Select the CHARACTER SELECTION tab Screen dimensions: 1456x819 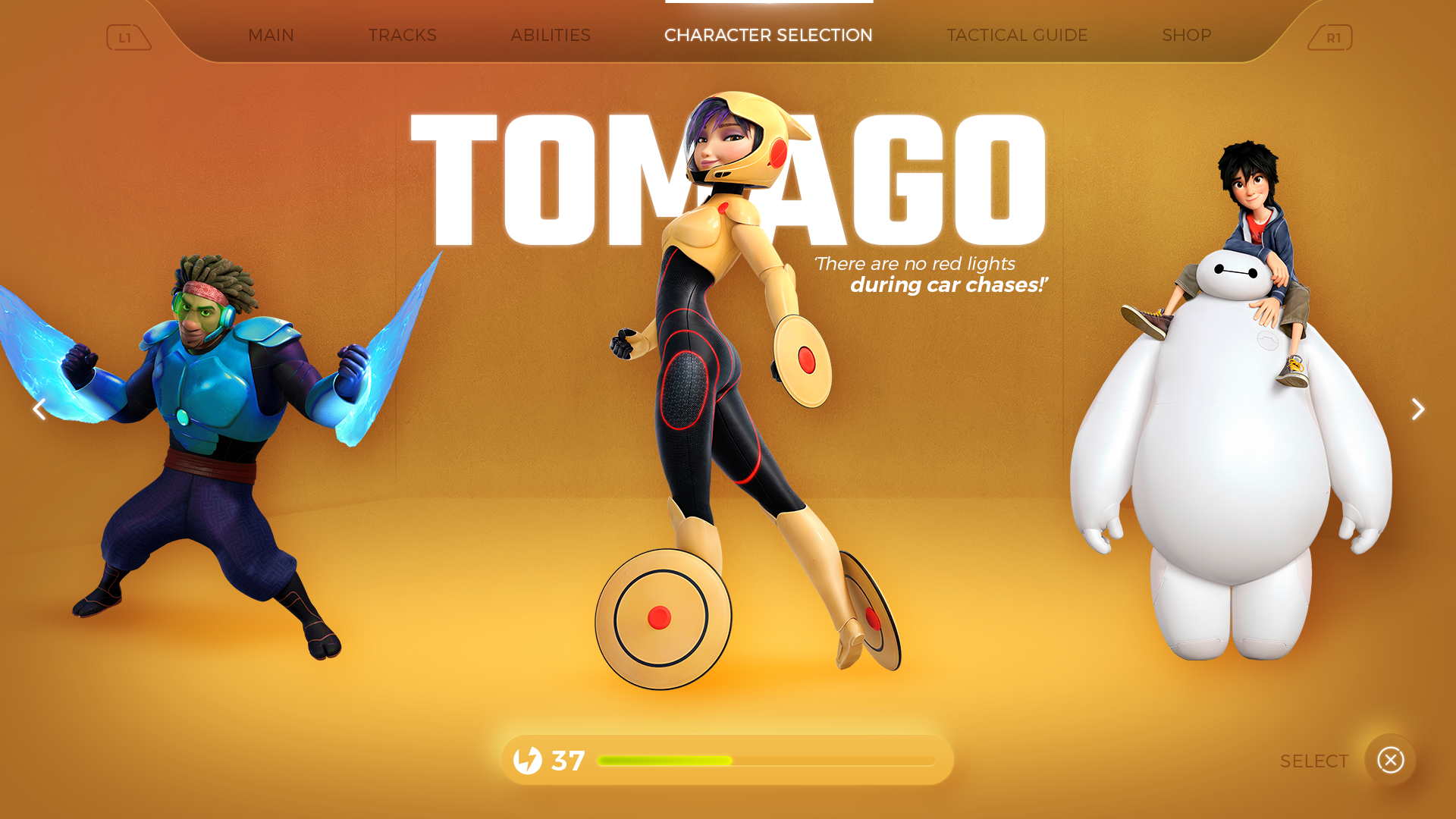pos(768,36)
